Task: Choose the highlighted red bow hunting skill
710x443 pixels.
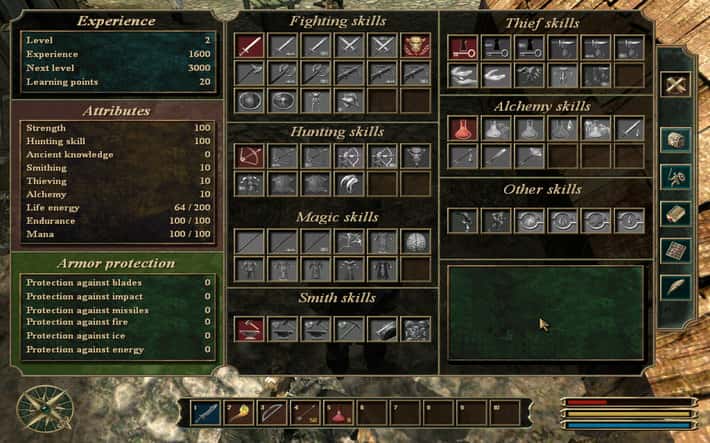Action: (x=250, y=156)
